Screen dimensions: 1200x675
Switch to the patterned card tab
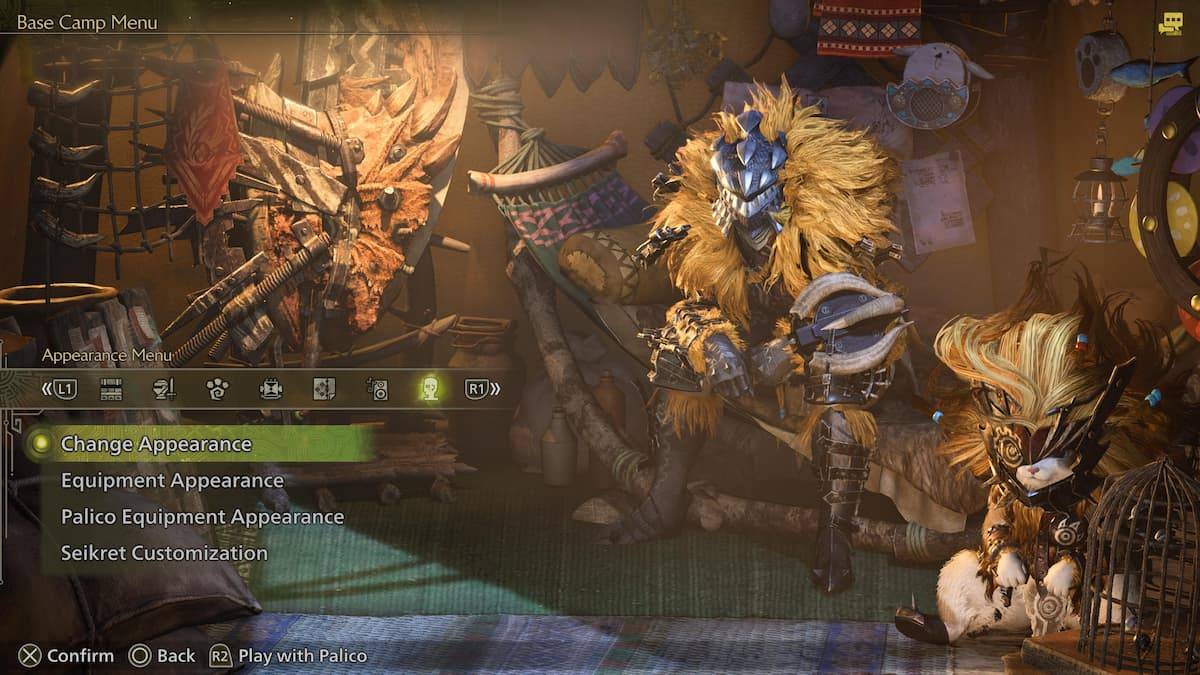pyautogui.click(x=324, y=389)
